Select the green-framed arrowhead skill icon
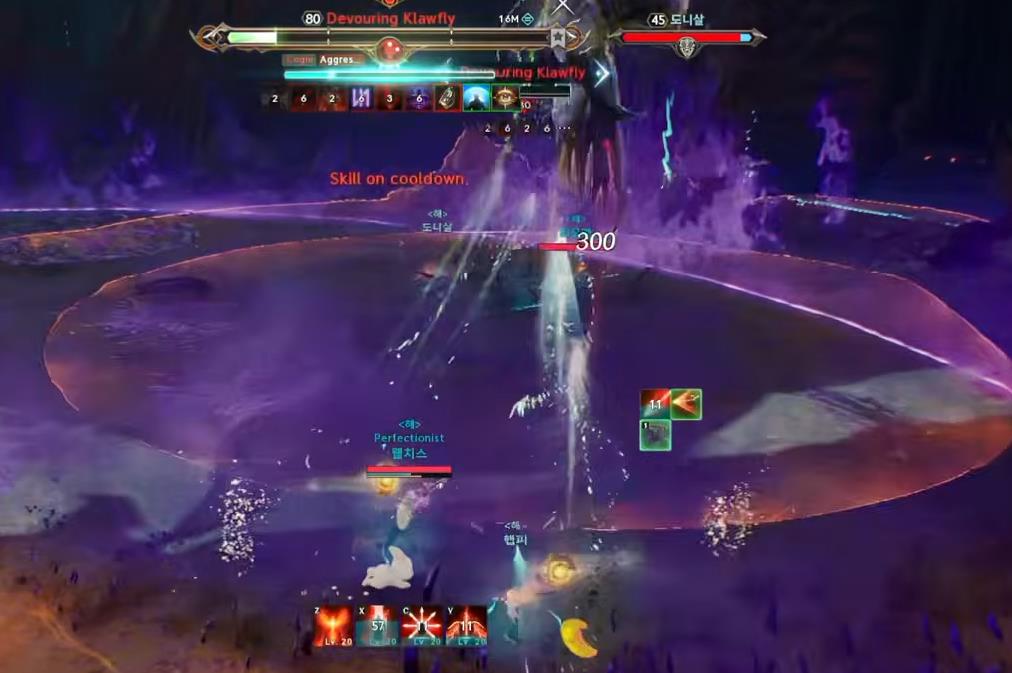Screen dimensions: 1012x673 pyautogui.click(x=686, y=404)
